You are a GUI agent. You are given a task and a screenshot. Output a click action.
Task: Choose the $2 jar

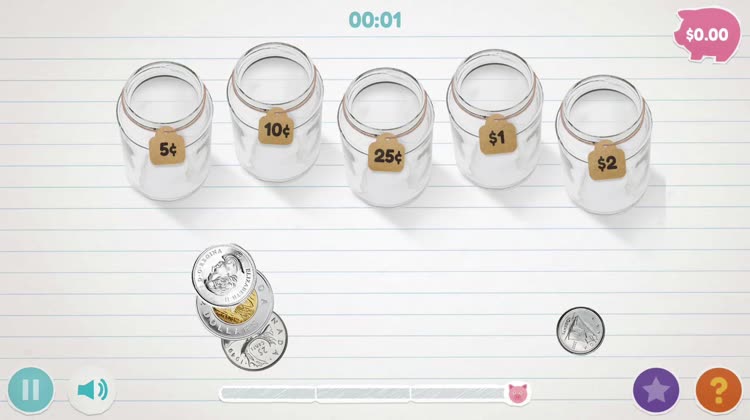(x=604, y=143)
